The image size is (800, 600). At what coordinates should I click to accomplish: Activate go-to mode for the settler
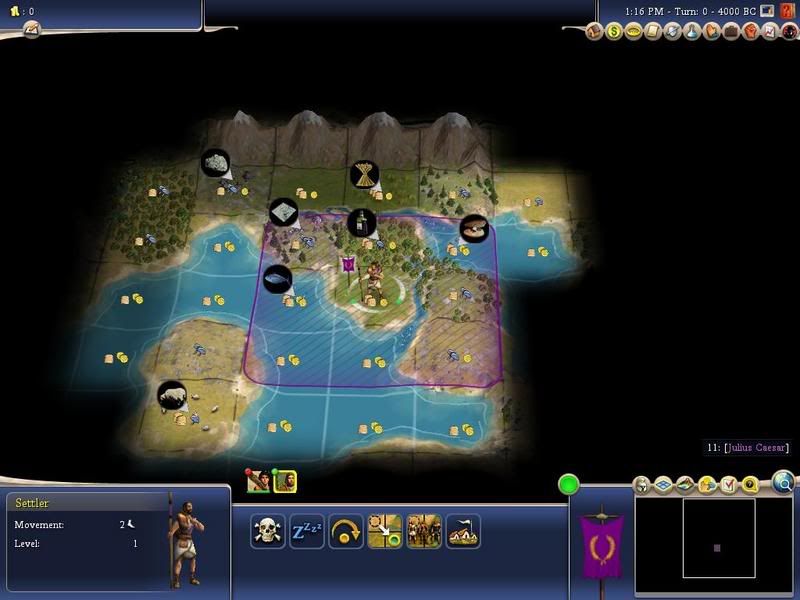385,531
